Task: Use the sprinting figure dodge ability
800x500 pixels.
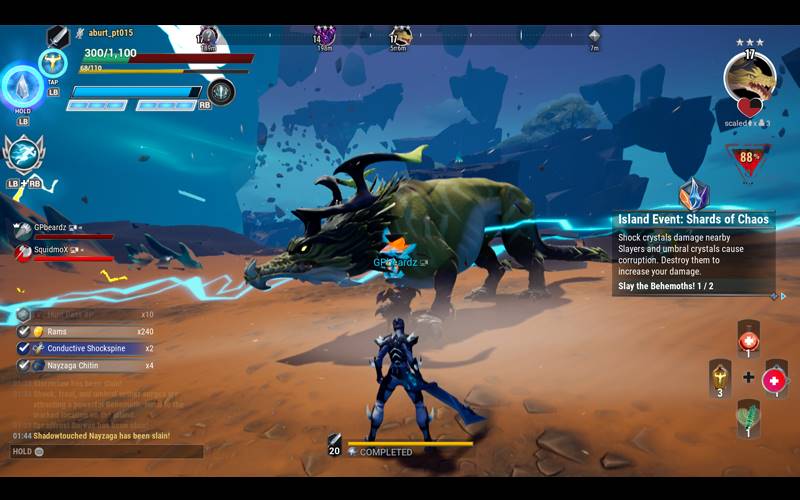Action: click(x=22, y=153)
